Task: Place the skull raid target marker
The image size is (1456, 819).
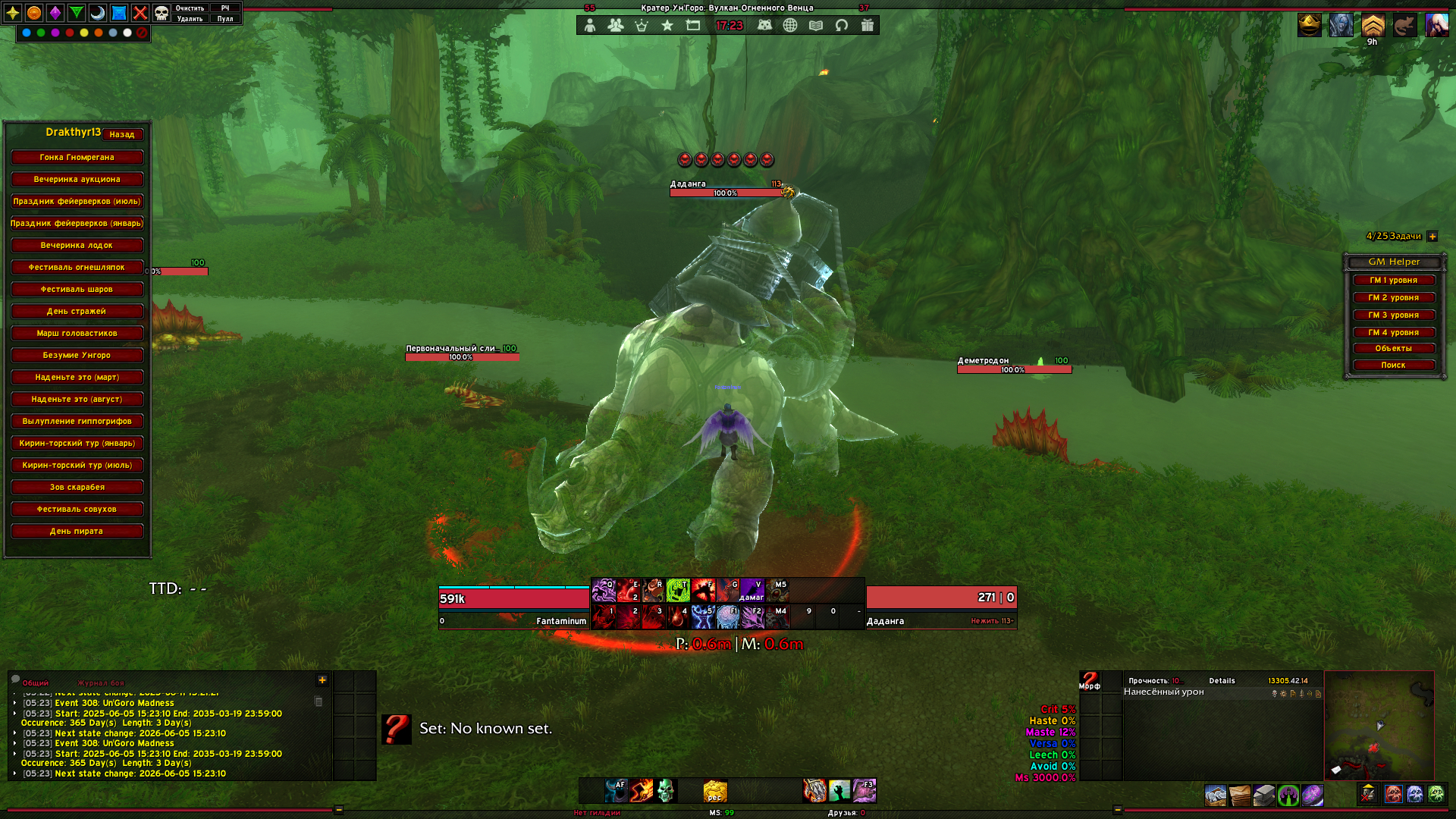Action: (162, 13)
